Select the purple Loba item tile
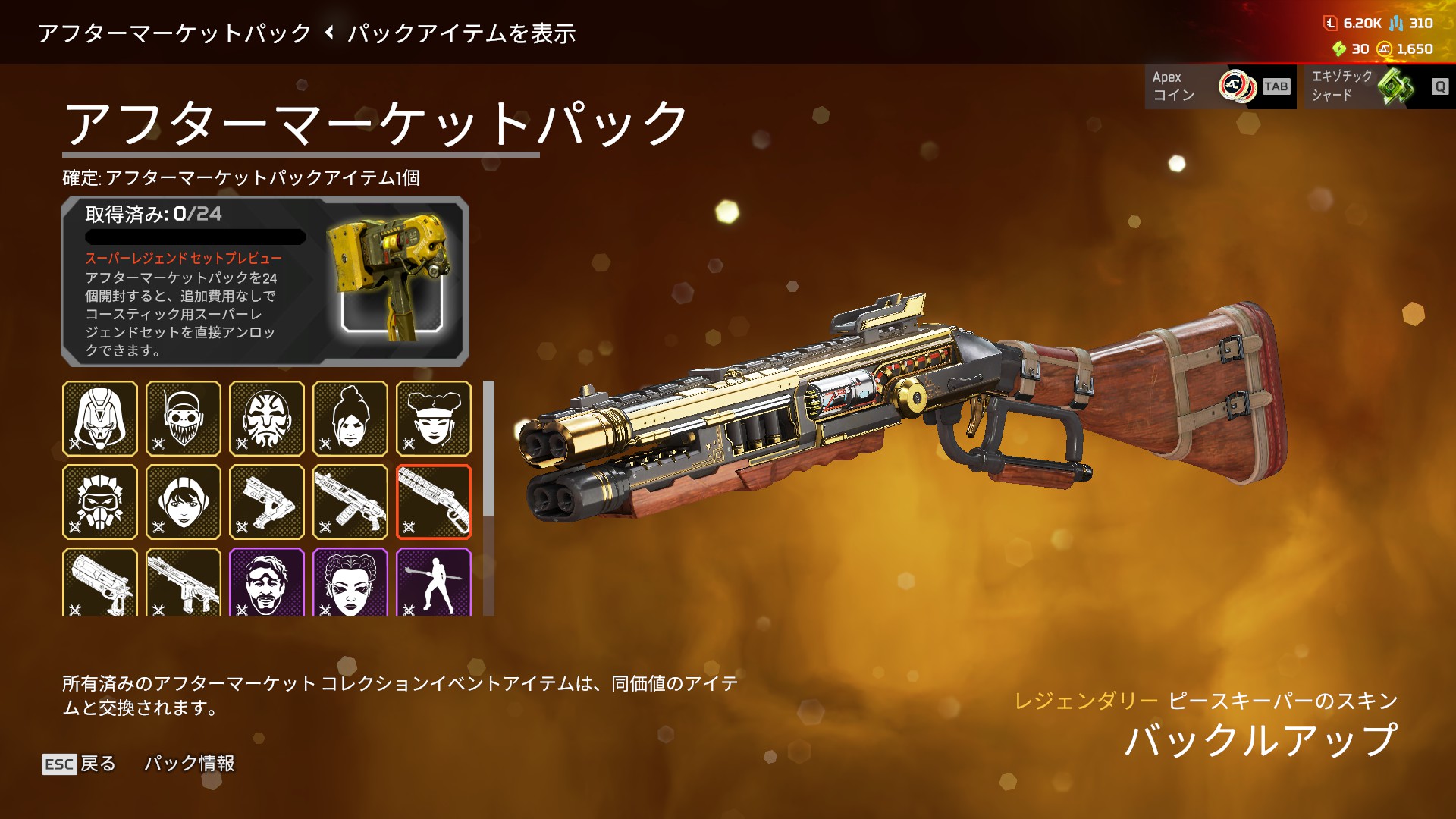 (x=350, y=582)
